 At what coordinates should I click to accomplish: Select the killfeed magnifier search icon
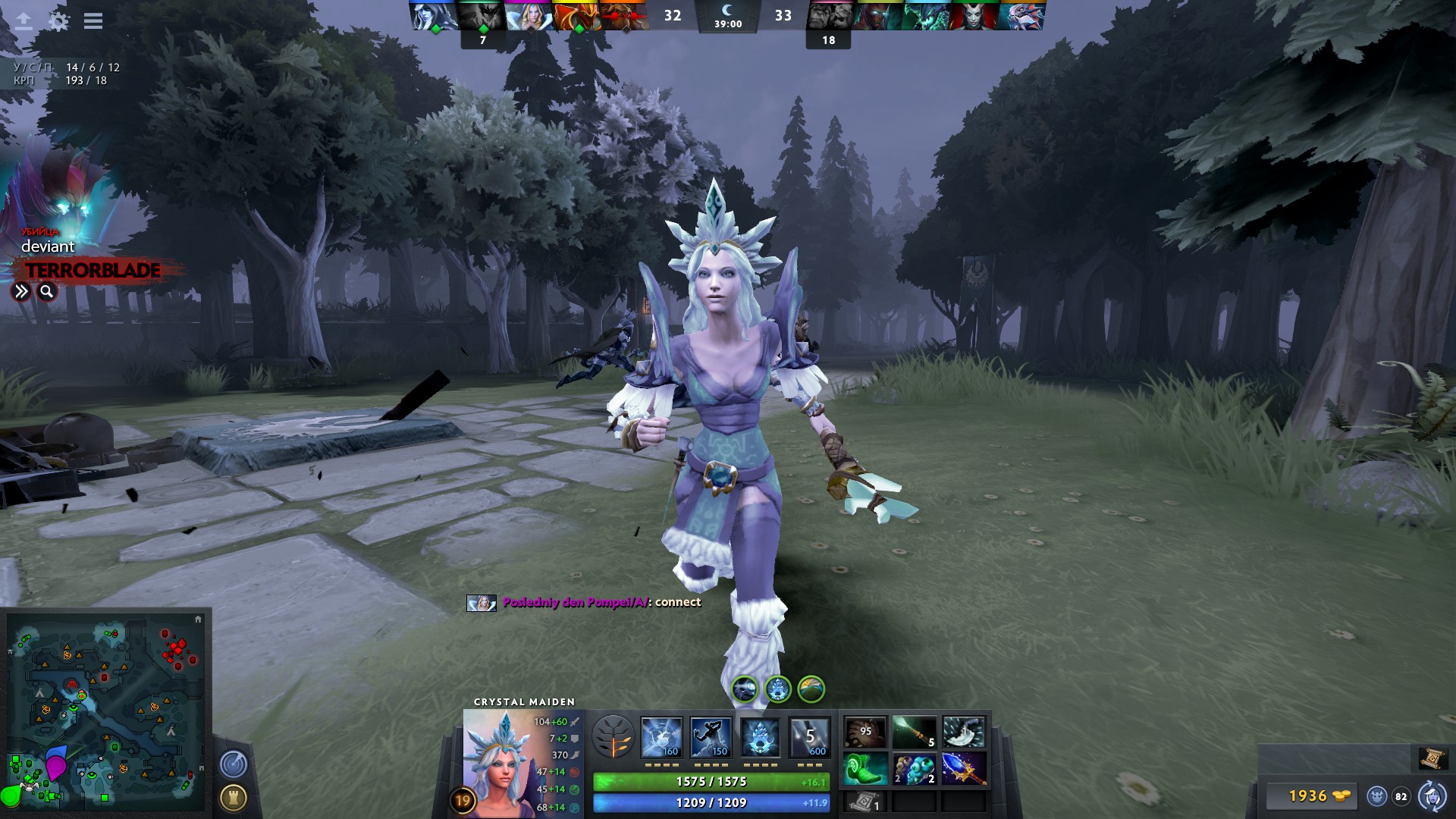coord(45,290)
